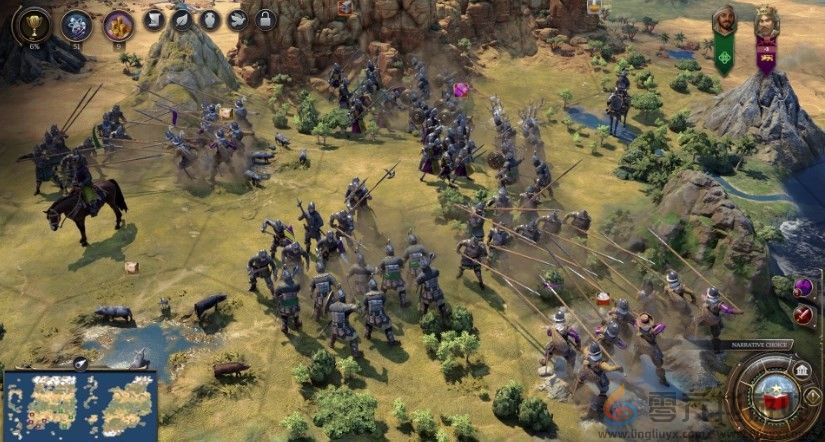Open the trophy victory progress panel
The height and width of the screenshot is (442, 825).
tap(34, 24)
